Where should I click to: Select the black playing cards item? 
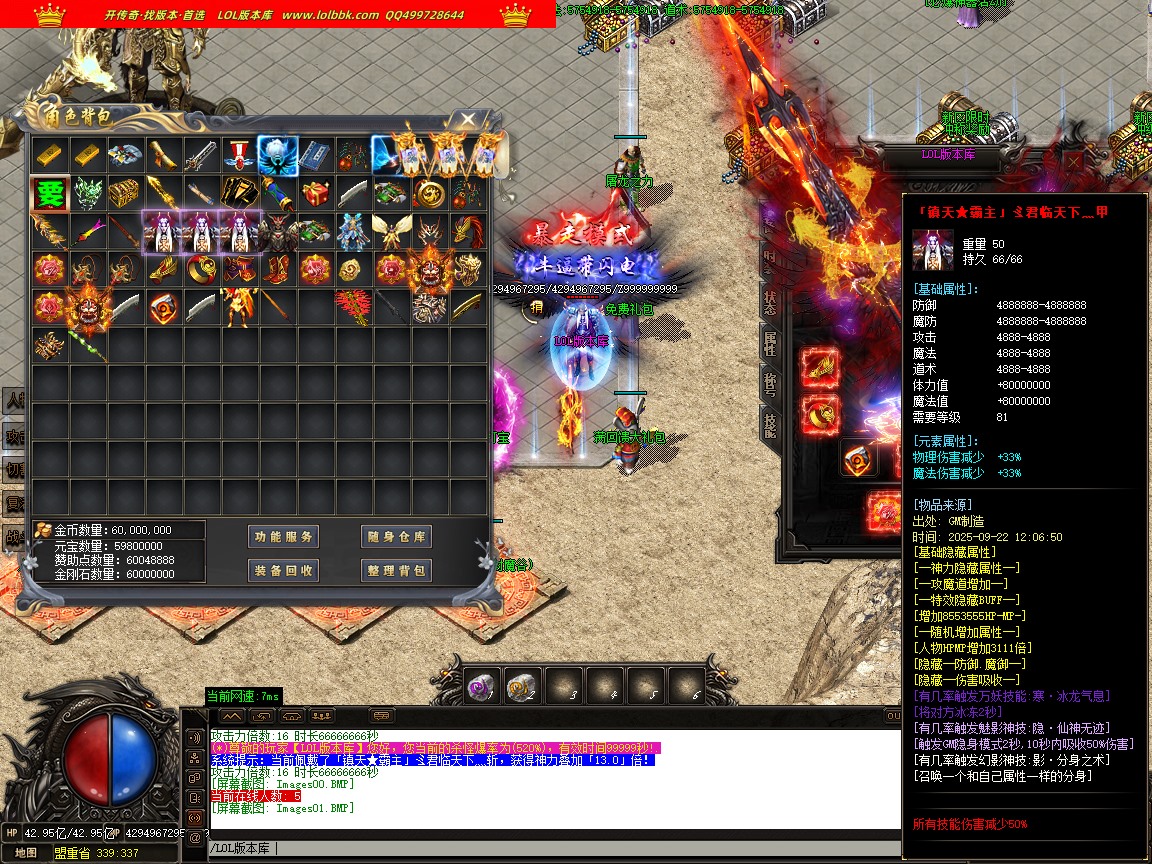(240, 193)
